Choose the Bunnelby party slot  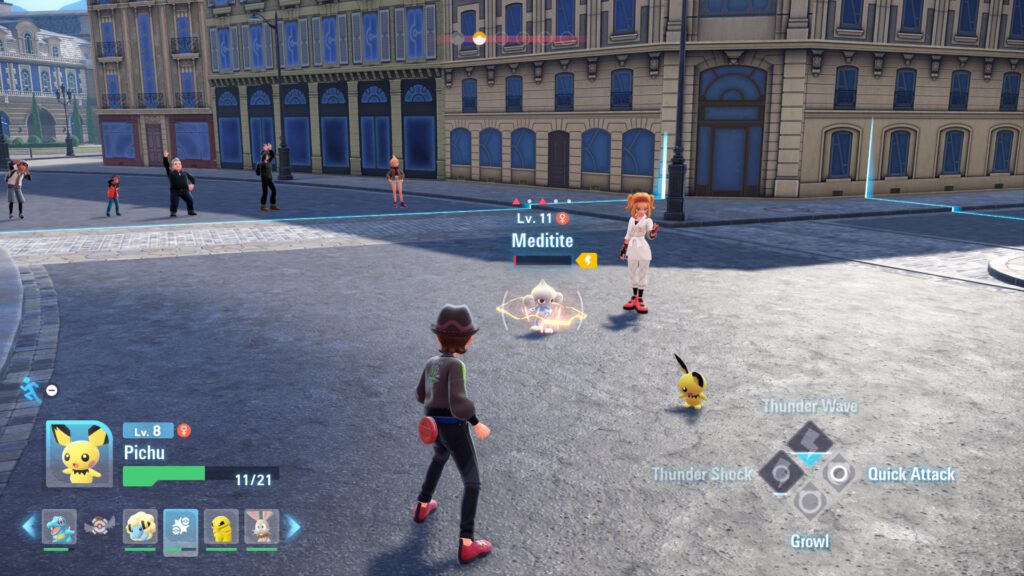[x=262, y=526]
